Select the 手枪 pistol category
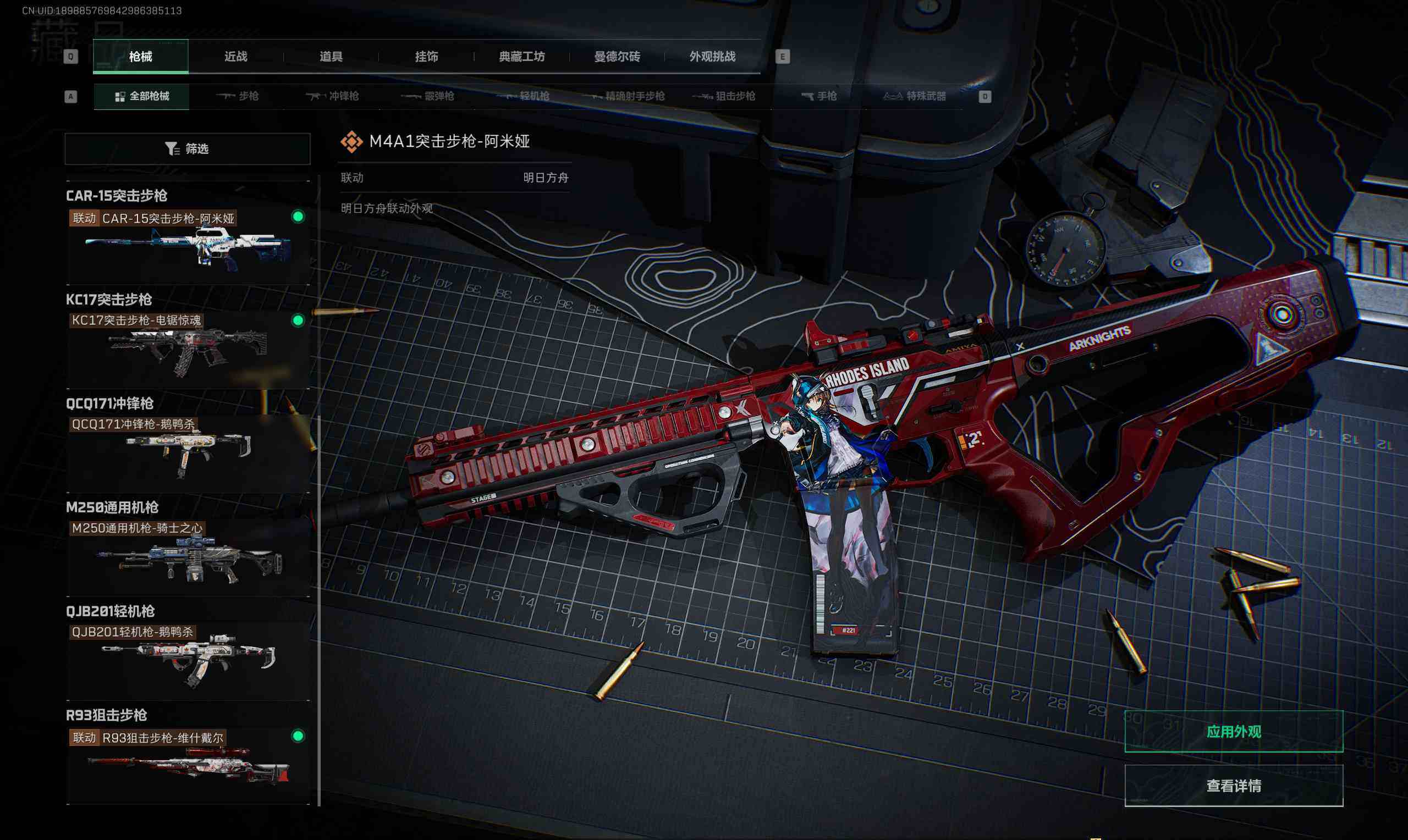The height and width of the screenshot is (840, 1408). pos(819,96)
